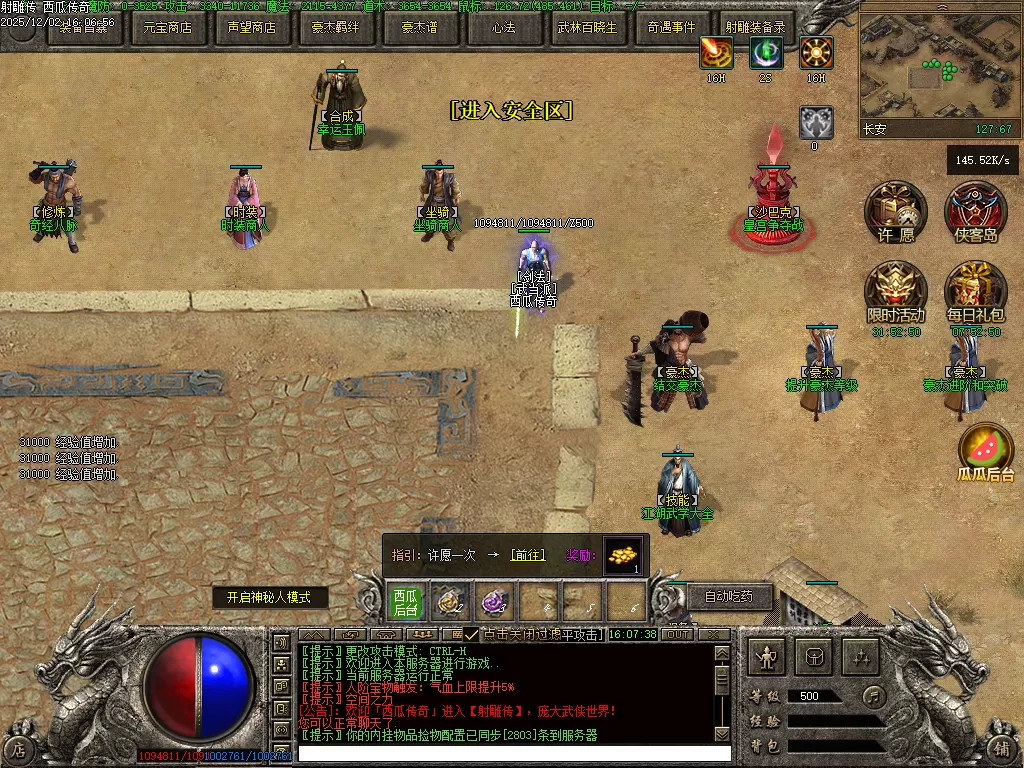
Task: Open the 豪杰羁绊 menu
Action: 335,27
